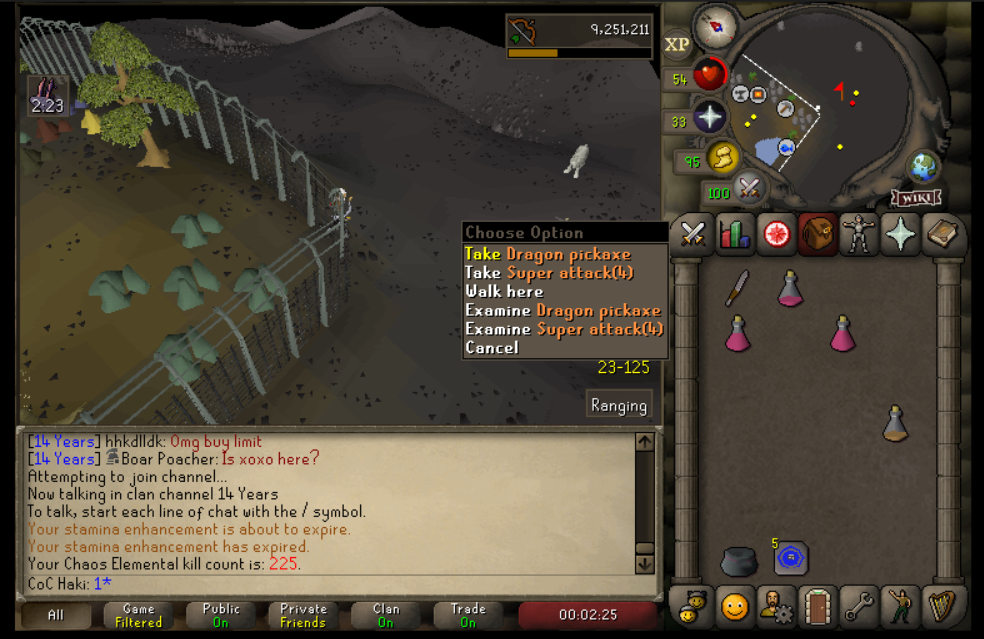Open the Magic spellbook tab
This screenshot has height=639, width=984.
942,235
